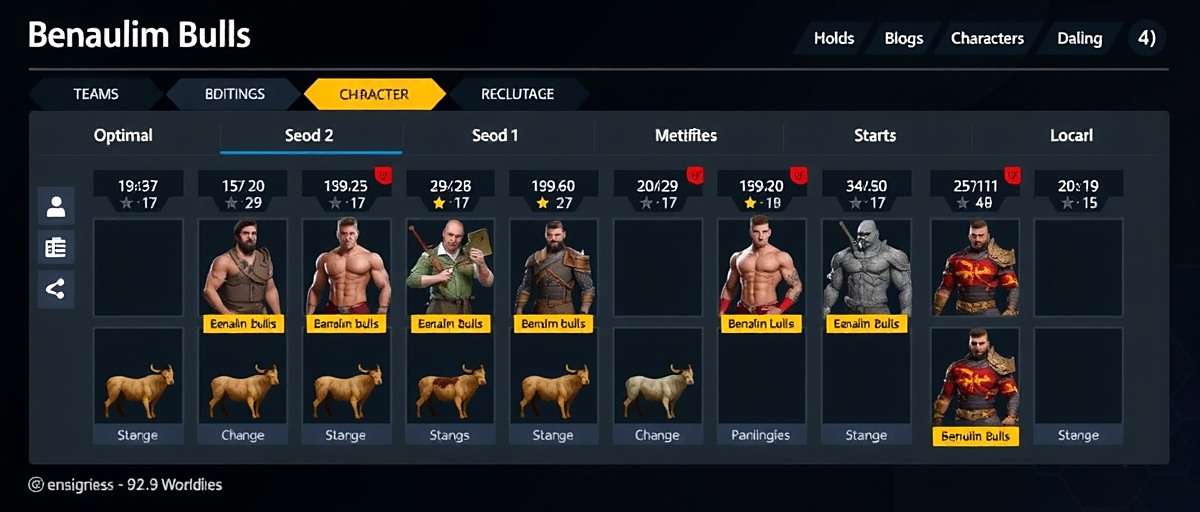
Task: Switch to the Seod 1 sub-tab
Action: [x=495, y=135]
